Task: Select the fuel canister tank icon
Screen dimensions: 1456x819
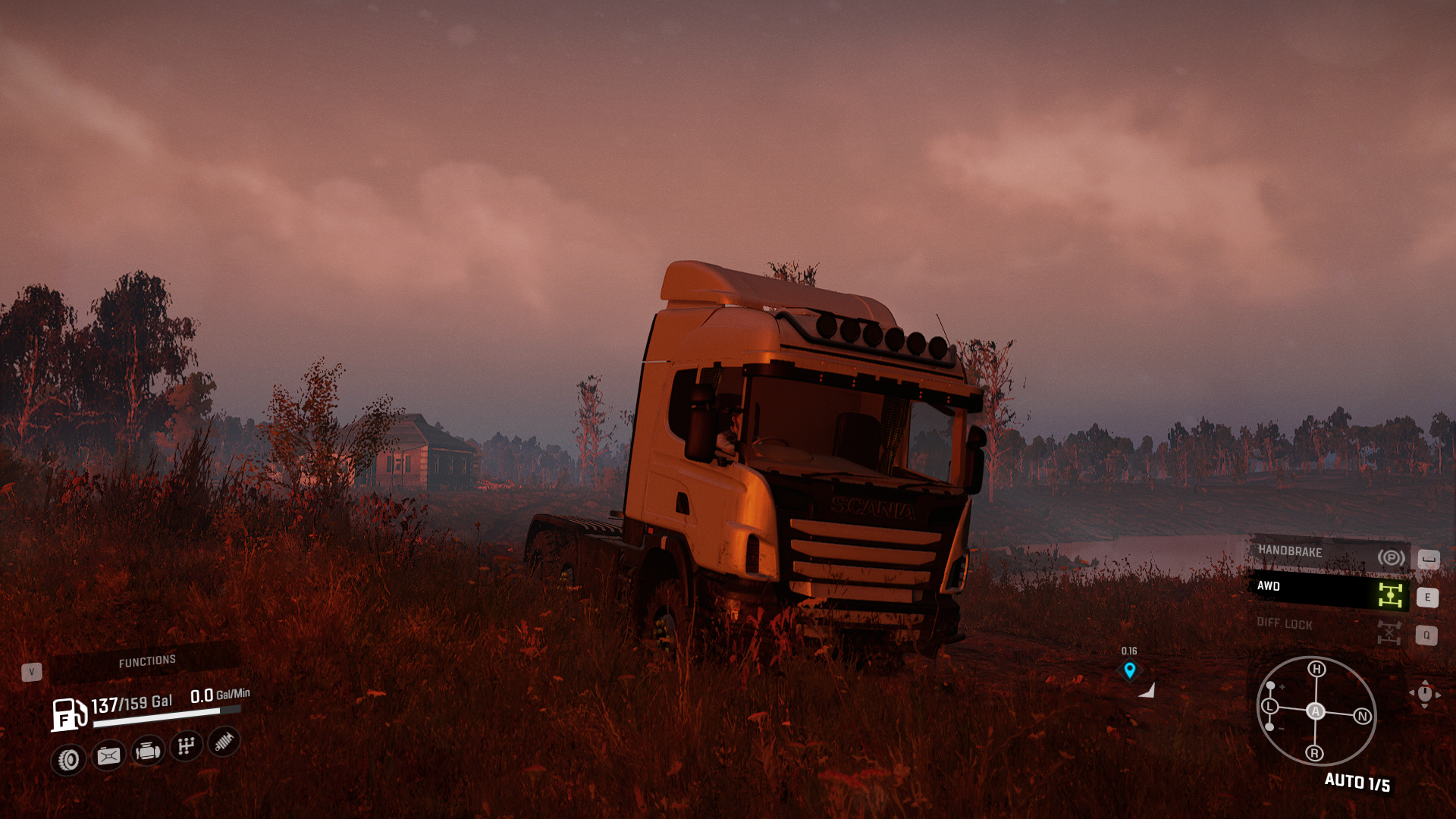Action: click(x=108, y=755)
